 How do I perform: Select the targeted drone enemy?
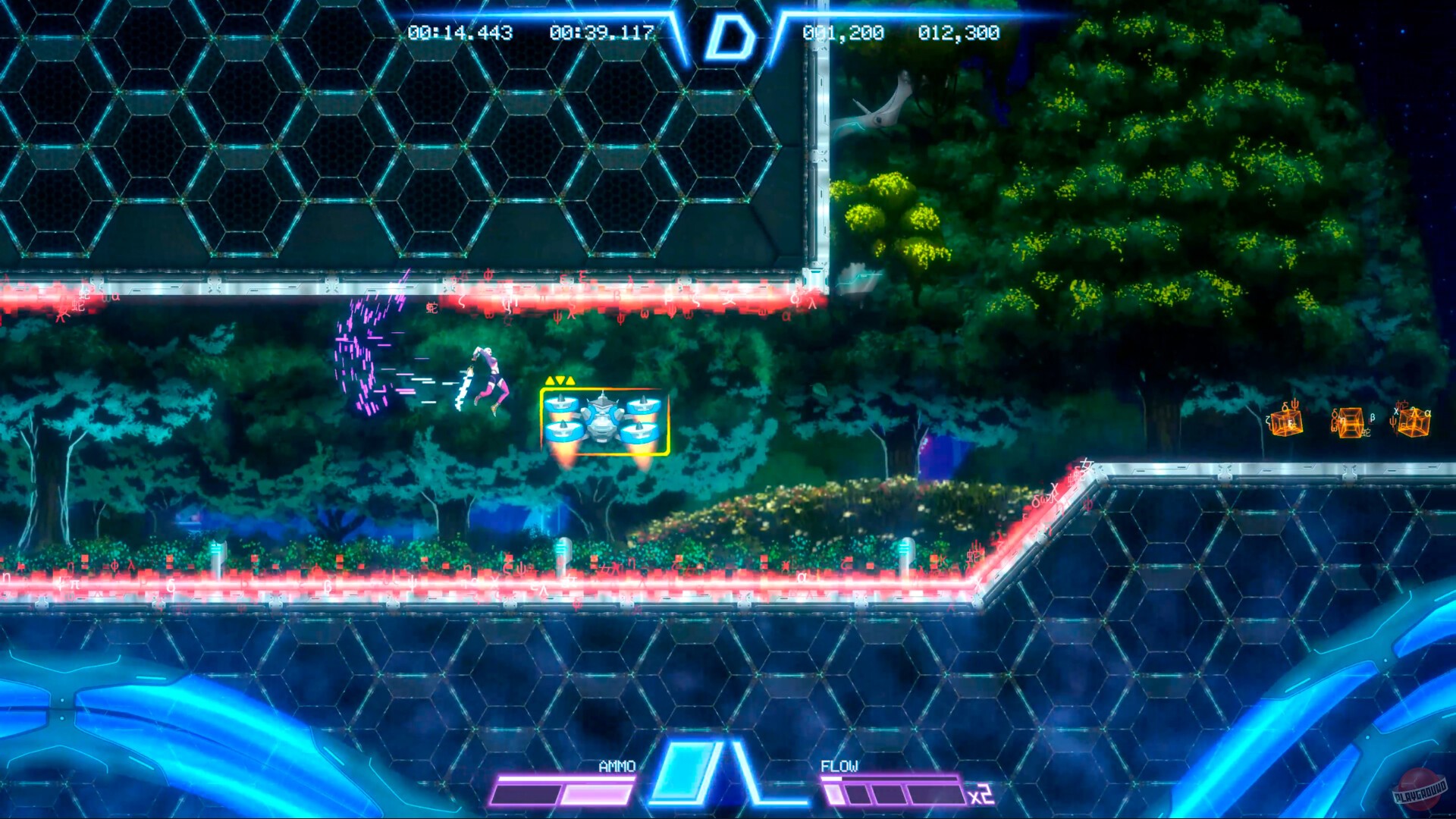[603, 417]
